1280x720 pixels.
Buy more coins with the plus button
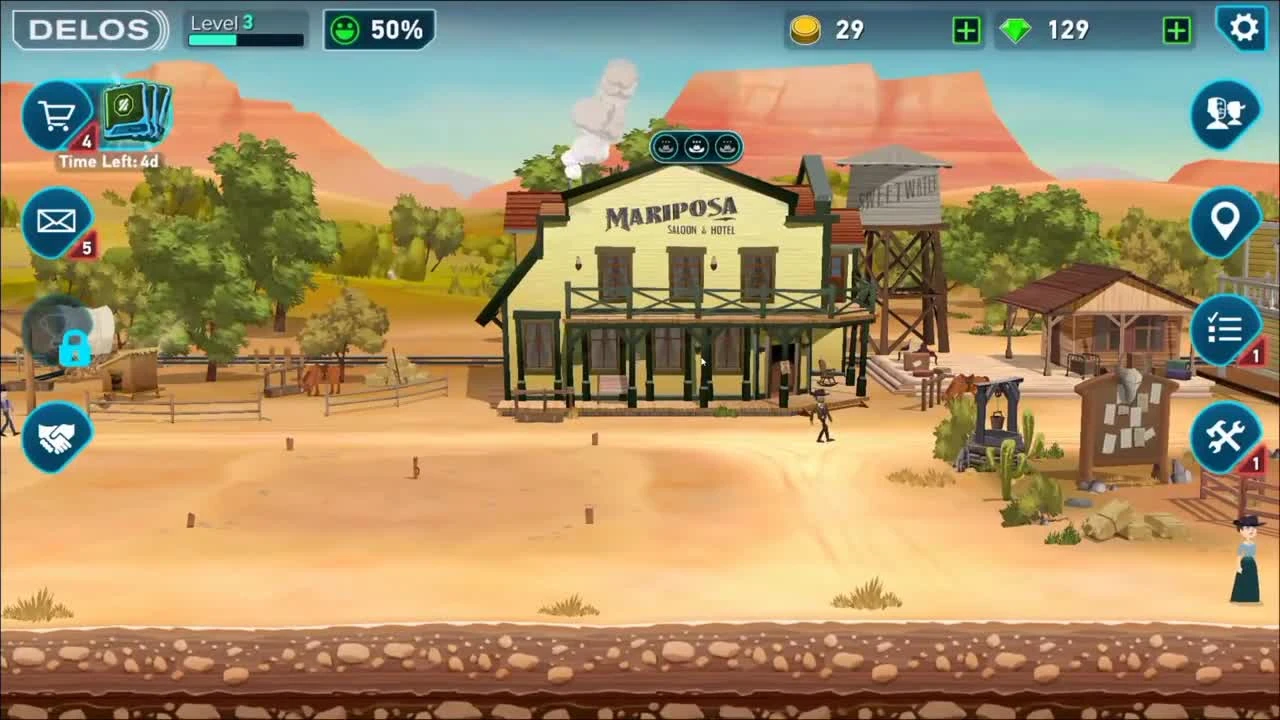(963, 30)
